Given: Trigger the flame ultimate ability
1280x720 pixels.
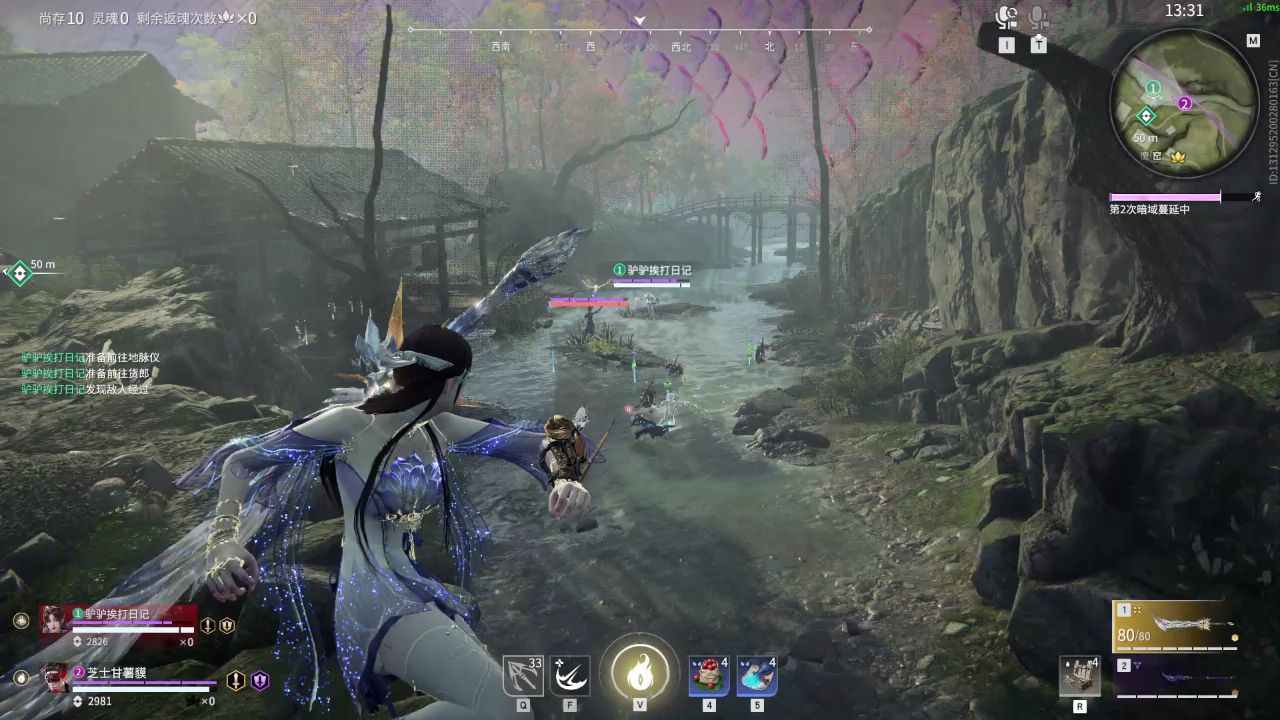Looking at the screenshot, I should (639, 672).
